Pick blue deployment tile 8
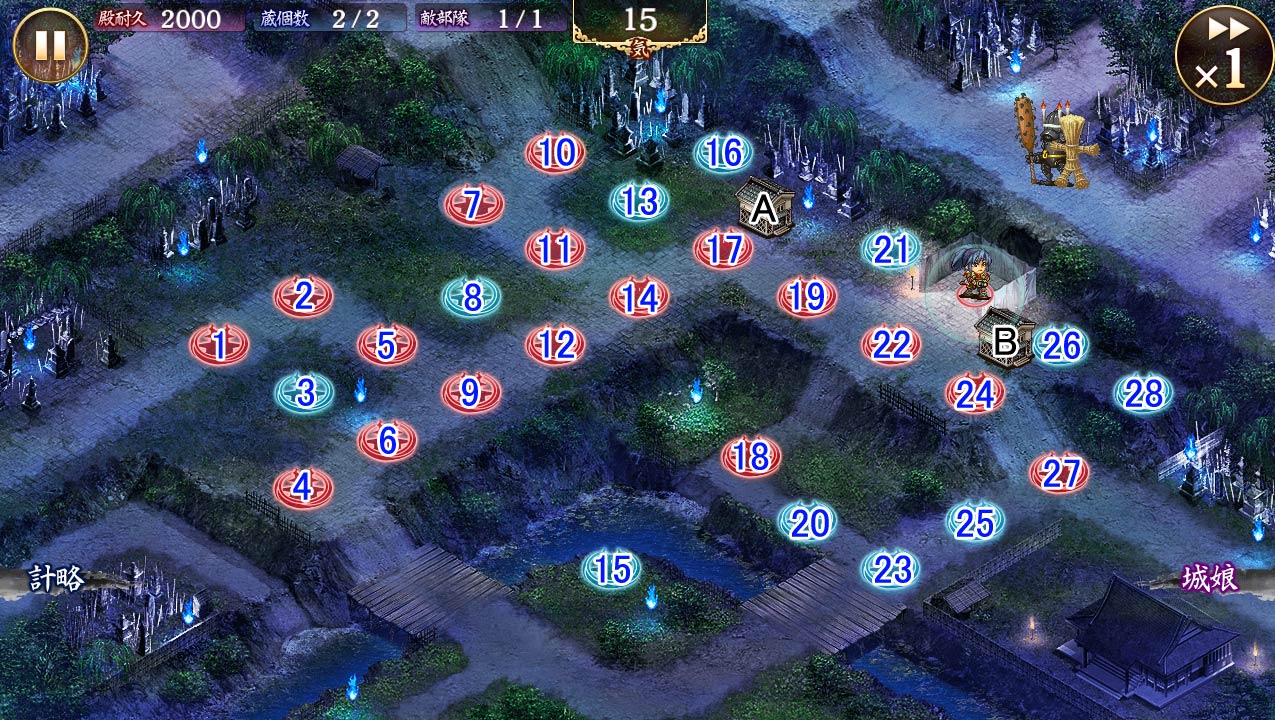 pyautogui.click(x=473, y=297)
